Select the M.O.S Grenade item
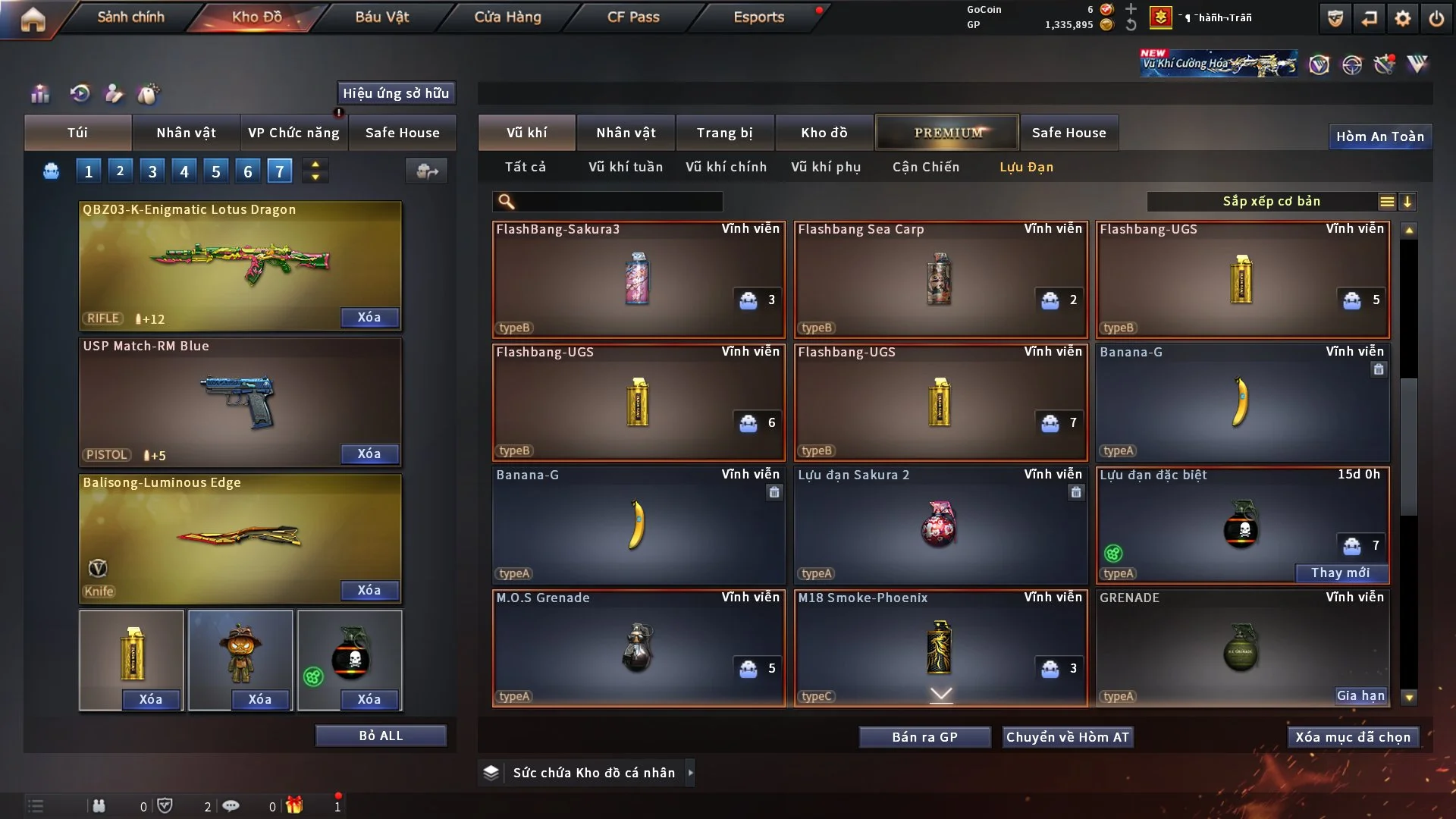 tap(638, 648)
